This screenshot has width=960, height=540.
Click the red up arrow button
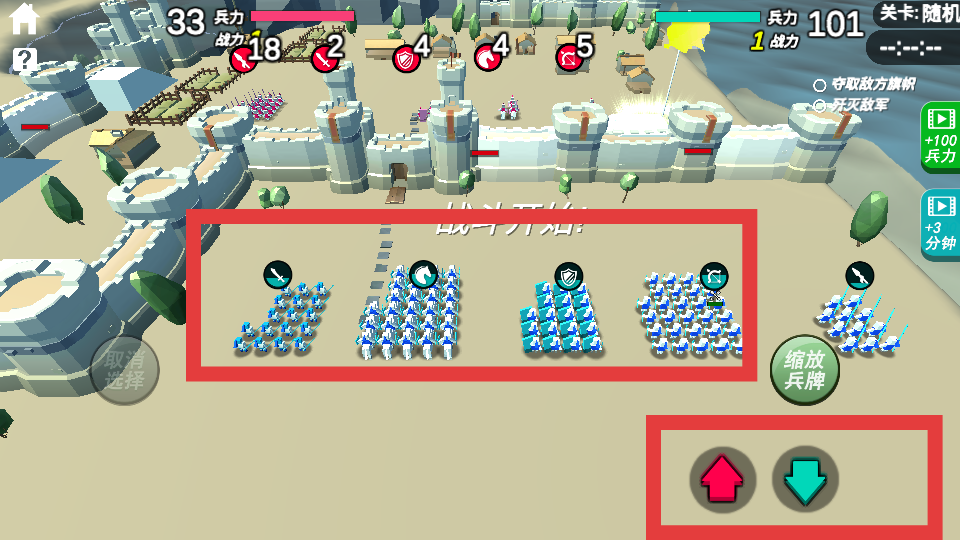click(x=722, y=480)
